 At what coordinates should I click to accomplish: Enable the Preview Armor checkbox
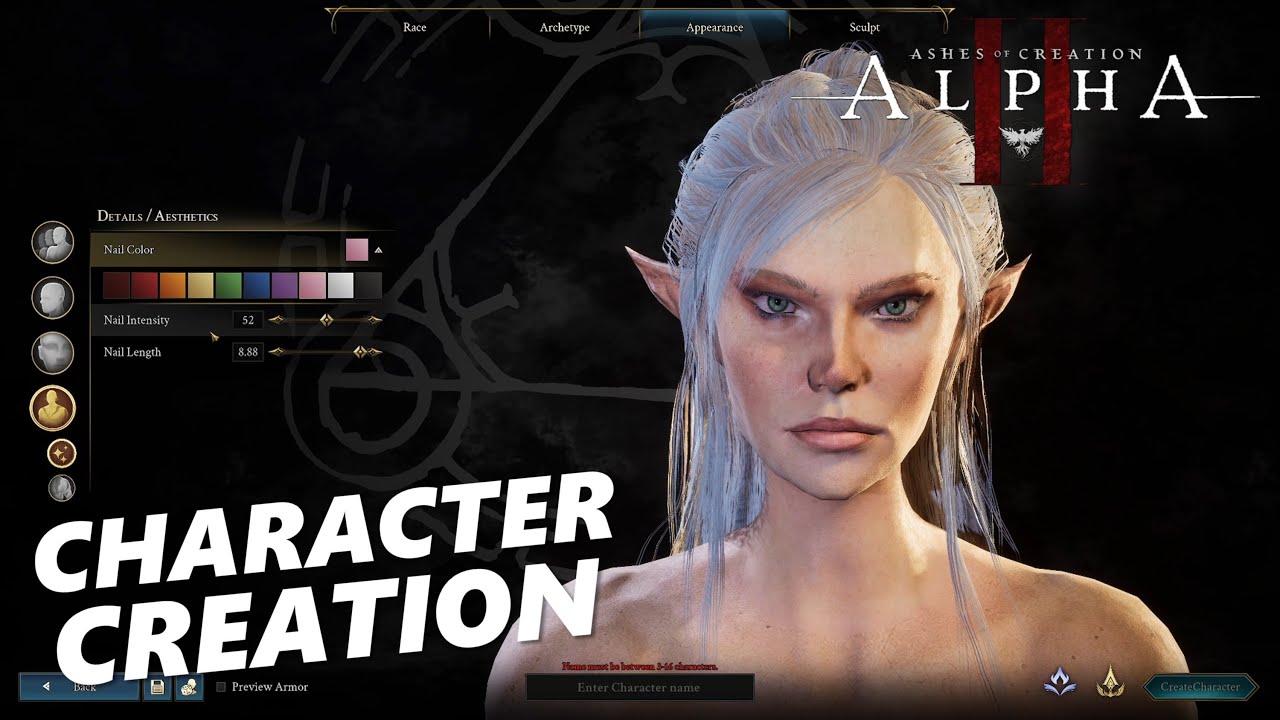(220, 687)
